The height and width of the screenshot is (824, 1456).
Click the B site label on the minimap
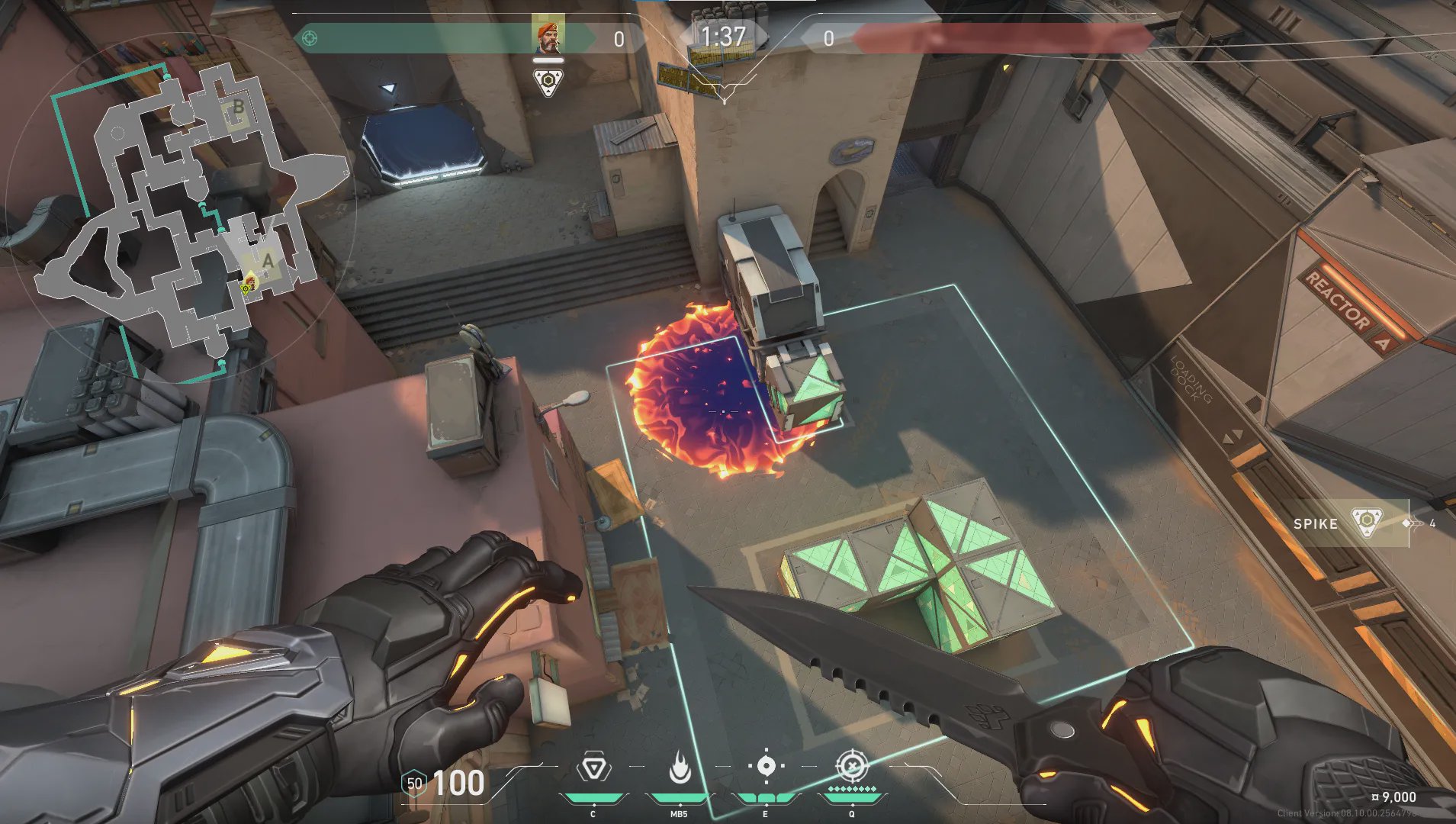coord(239,107)
